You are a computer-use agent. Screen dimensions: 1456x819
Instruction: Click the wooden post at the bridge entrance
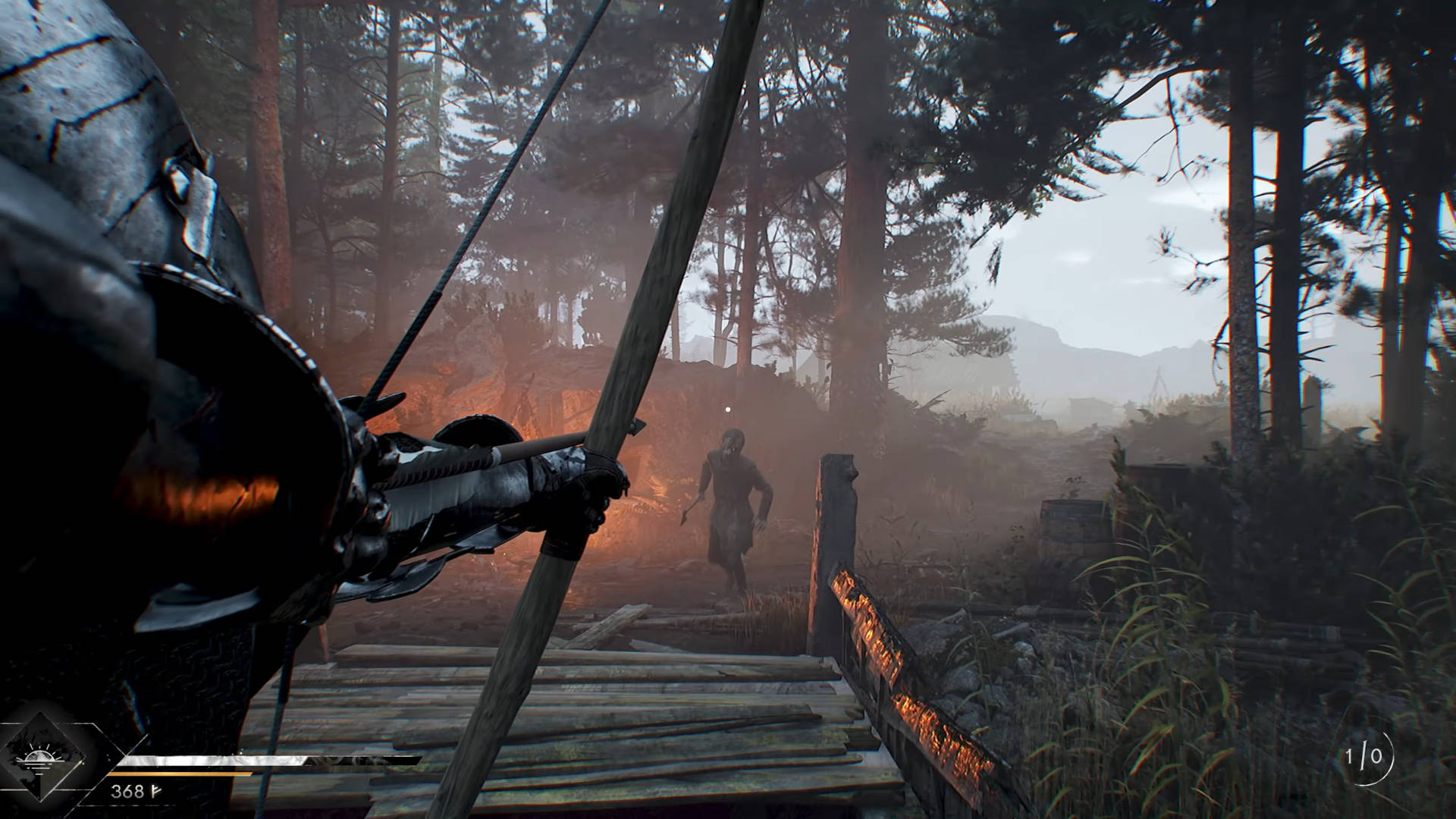tap(834, 516)
